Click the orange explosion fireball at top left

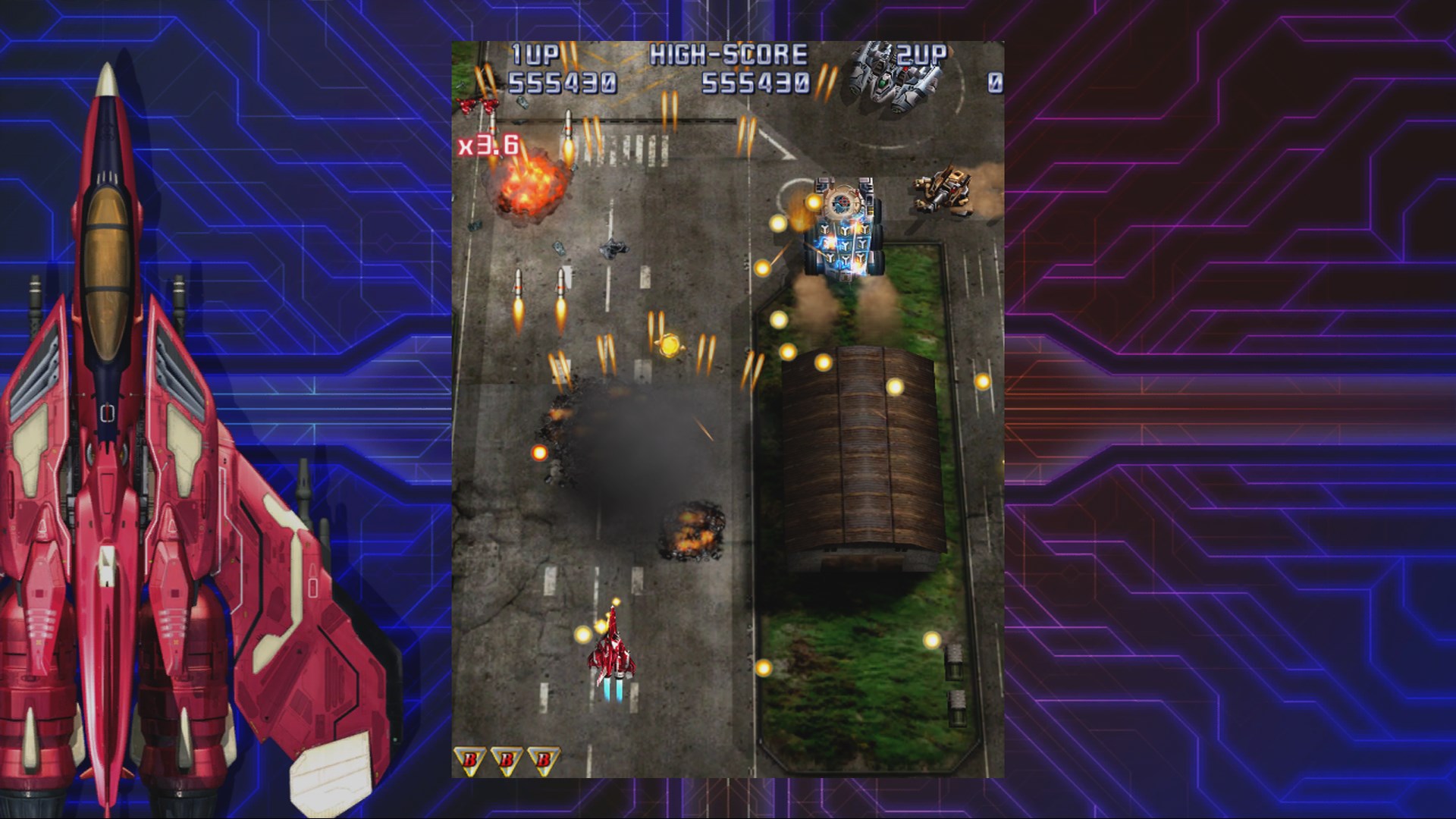(x=531, y=190)
